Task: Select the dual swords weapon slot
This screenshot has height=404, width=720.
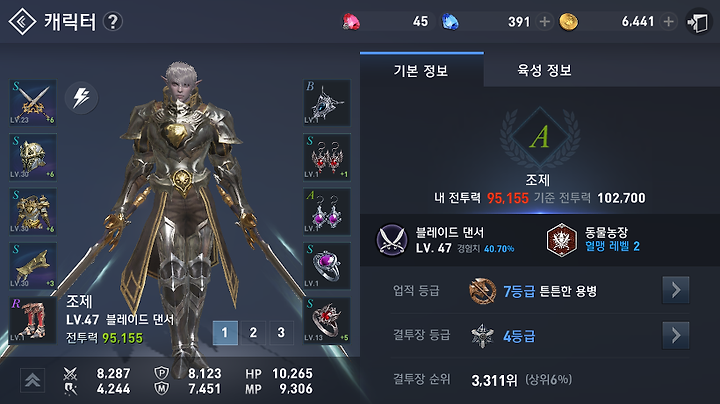Action: tap(32, 103)
